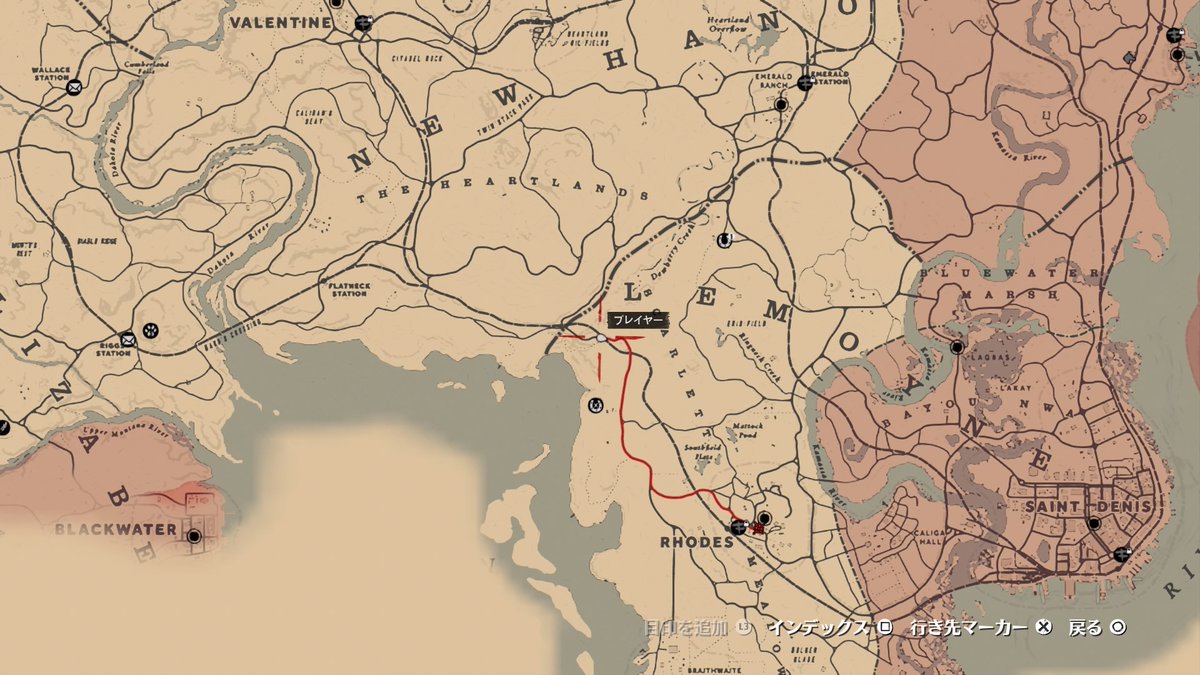The image size is (1200, 675).
Task: Select the paw print marker near Riggs Station
Action: click(x=150, y=329)
